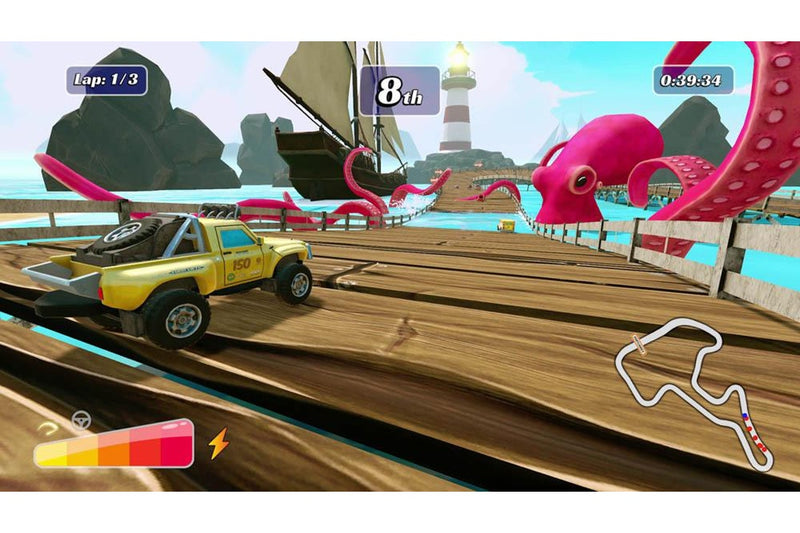Click the steering wheel icon above the boost meter
The height and width of the screenshot is (533, 800).
point(82,420)
